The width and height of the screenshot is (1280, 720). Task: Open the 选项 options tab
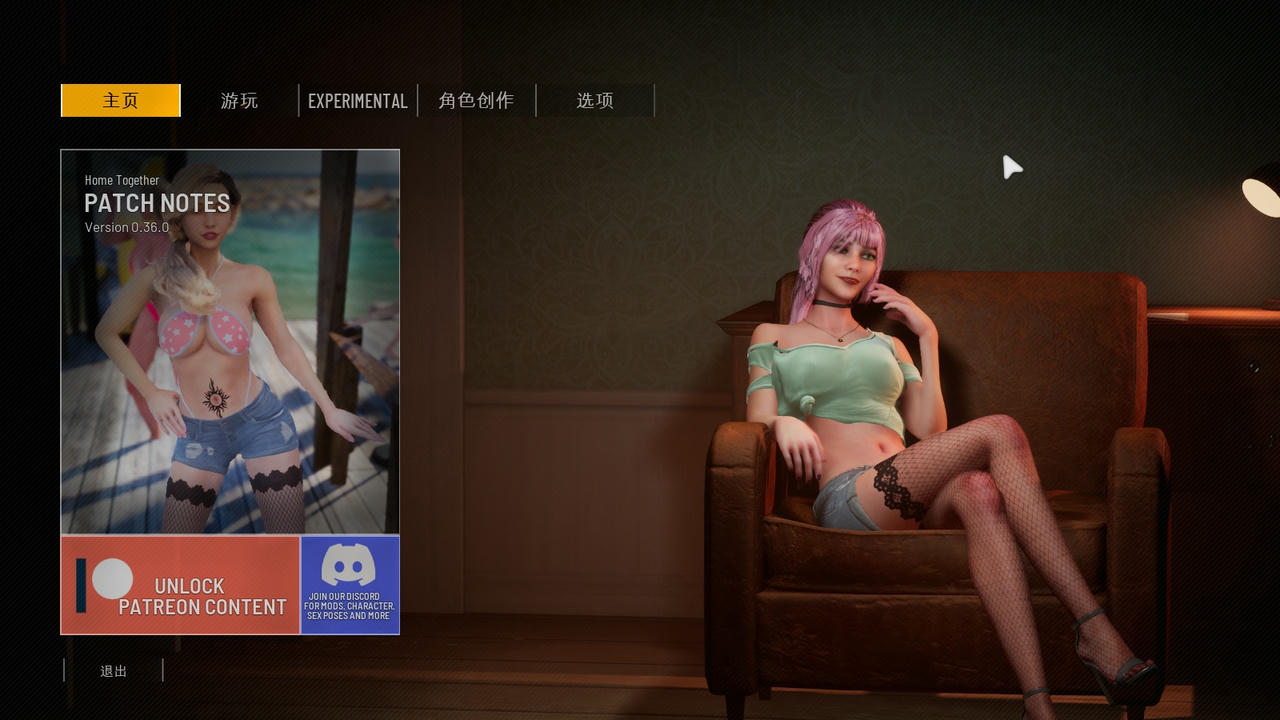pos(595,101)
